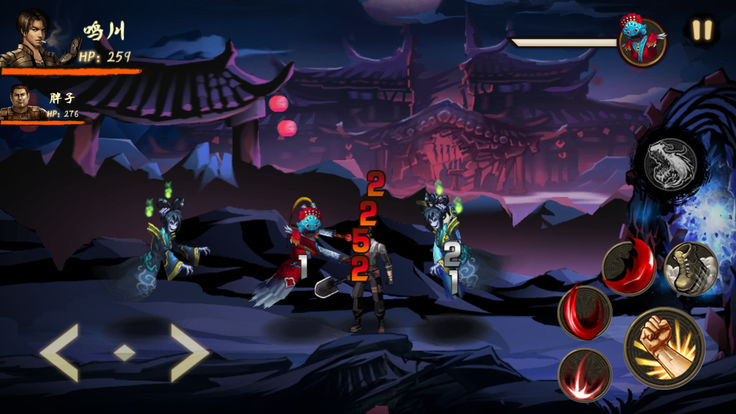Use the red claw swipe skill
736x414 pixels.
click(x=585, y=313)
